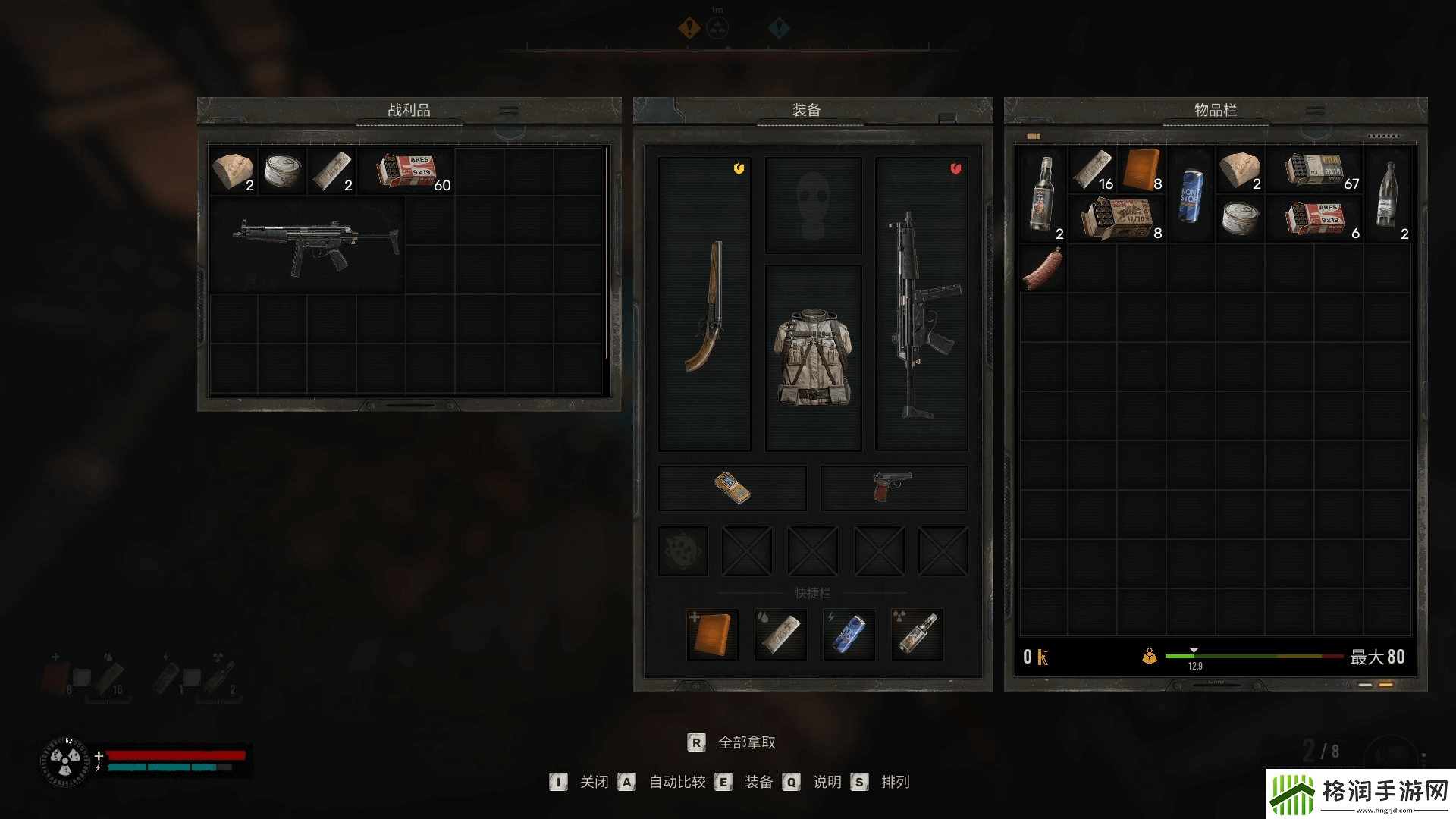Select the stack of 16 bandages
The image size is (1456, 819).
[1093, 170]
